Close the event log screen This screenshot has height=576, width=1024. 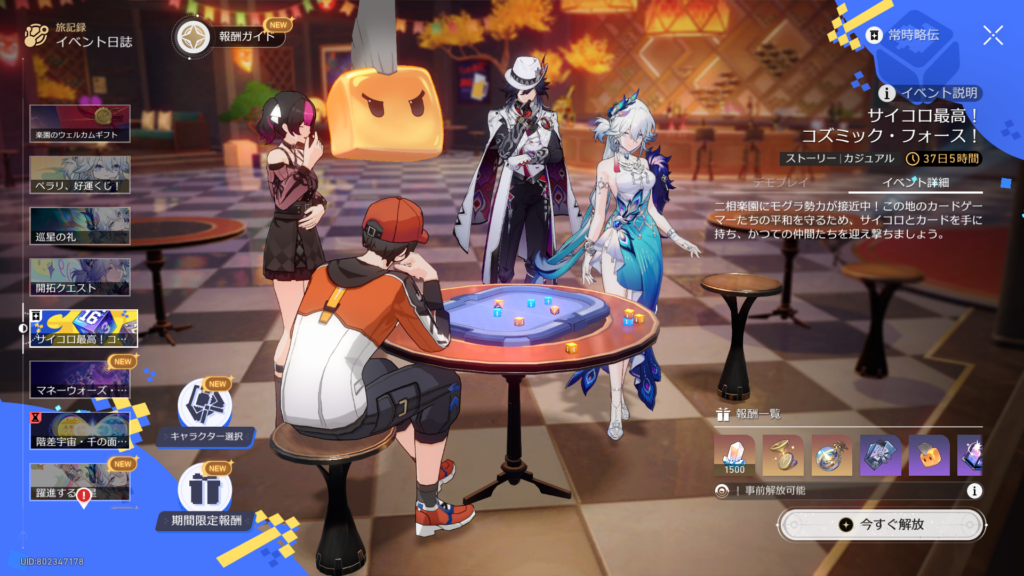pos(992,36)
